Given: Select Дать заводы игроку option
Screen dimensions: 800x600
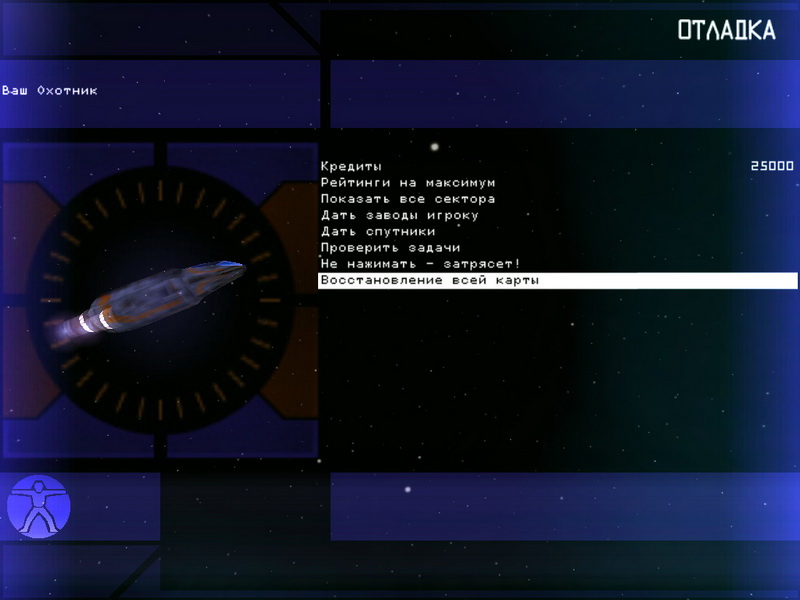Looking at the screenshot, I should coord(400,215).
